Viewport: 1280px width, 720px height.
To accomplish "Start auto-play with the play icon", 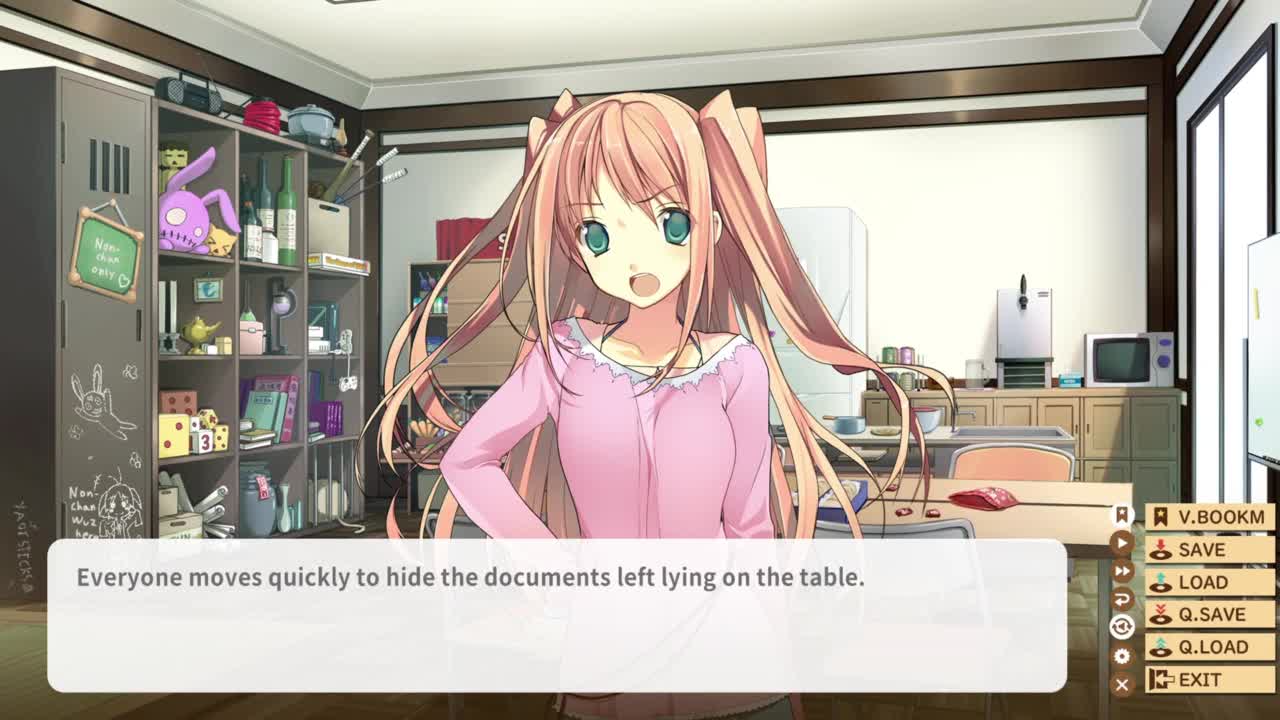I will pyautogui.click(x=1122, y=543).
